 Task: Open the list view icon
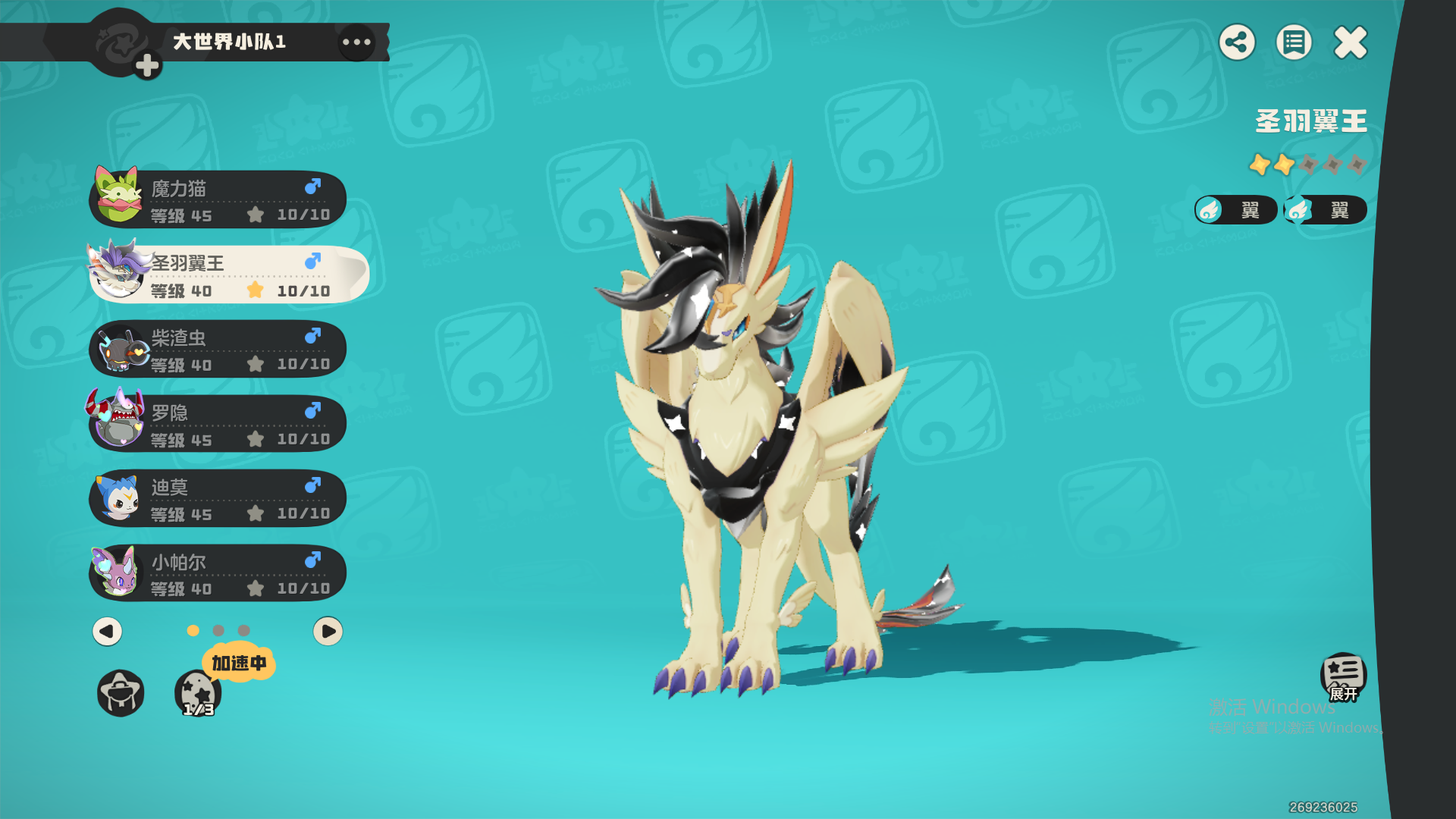[x=1294, y=42]
